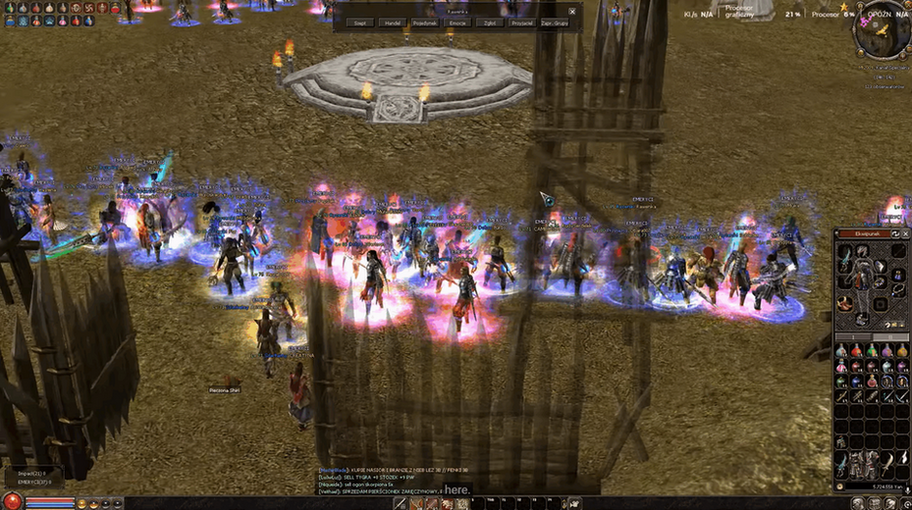Open the Emocje emotes option
Screen dimensions: 912x510
[x=457, y=22]
